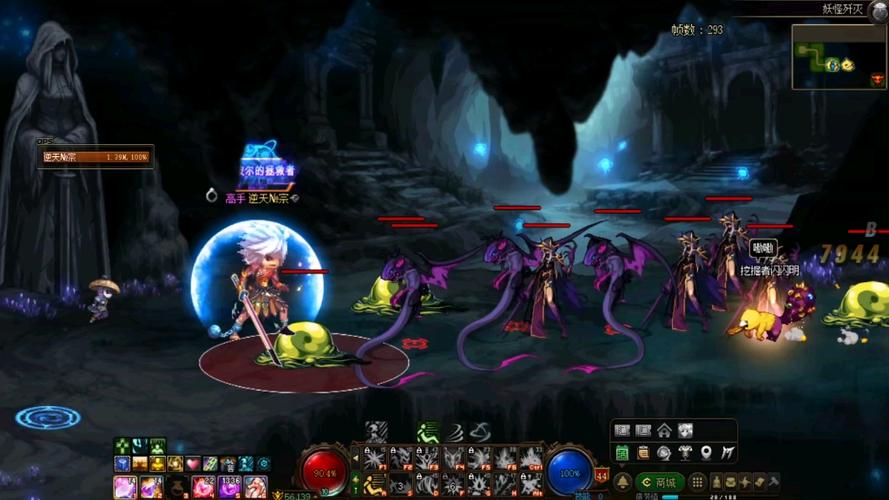Open the 商城 shop button
This screenshot has height=500, width=889.
[x=659, y=483]
